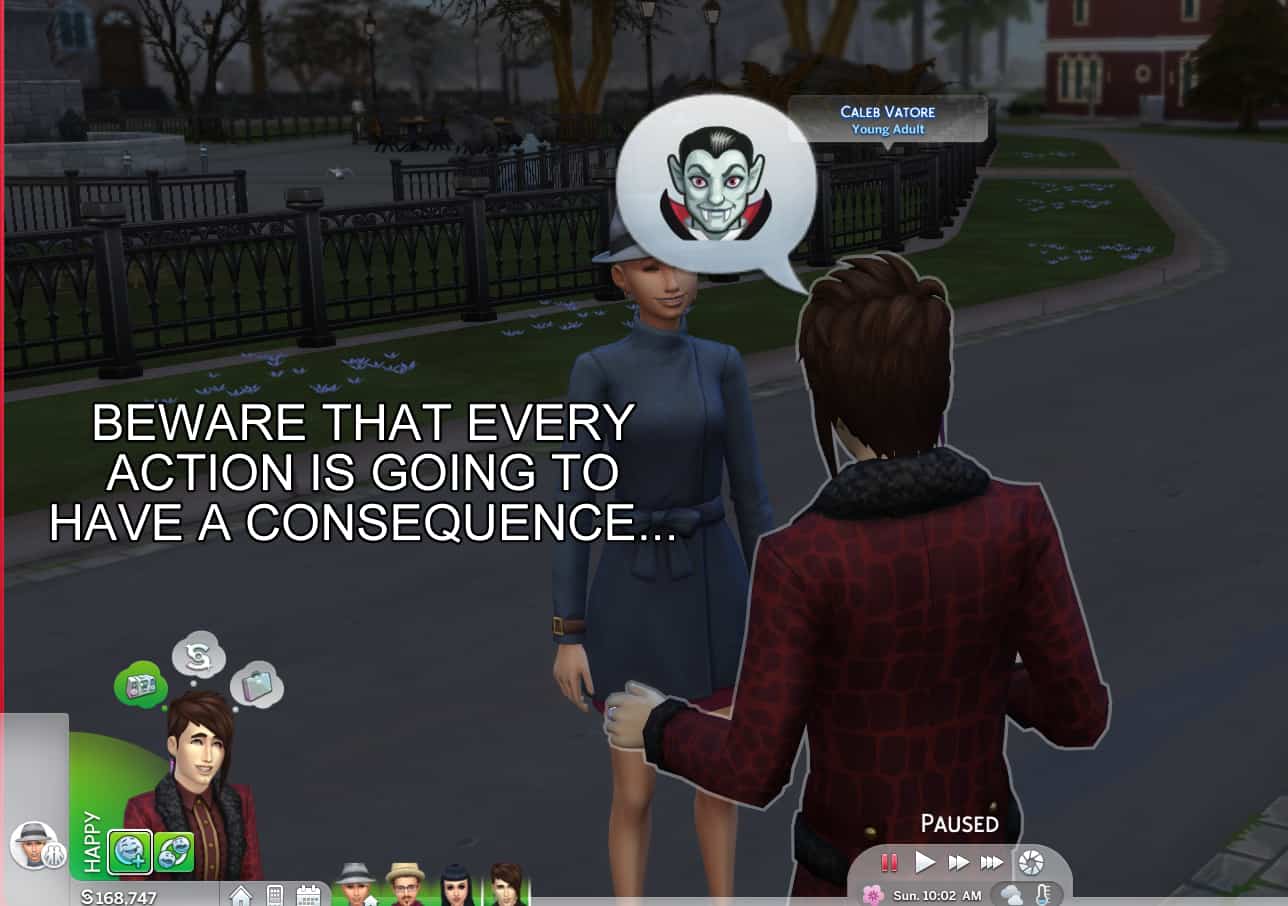This screenshot has width=1288, height=906.
Task: Open the camera shutter screenshot controls
Action: pos(1030,862)
